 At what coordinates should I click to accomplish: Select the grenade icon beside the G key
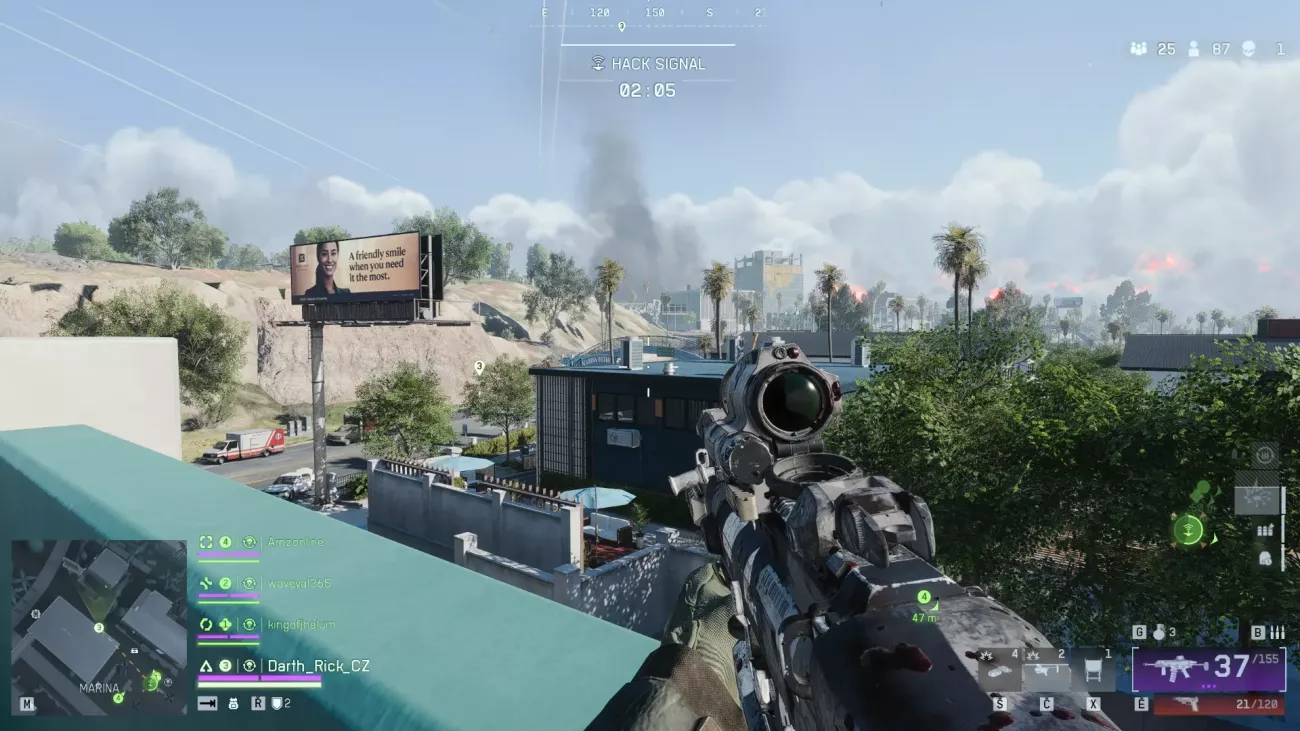(1158, 632)
